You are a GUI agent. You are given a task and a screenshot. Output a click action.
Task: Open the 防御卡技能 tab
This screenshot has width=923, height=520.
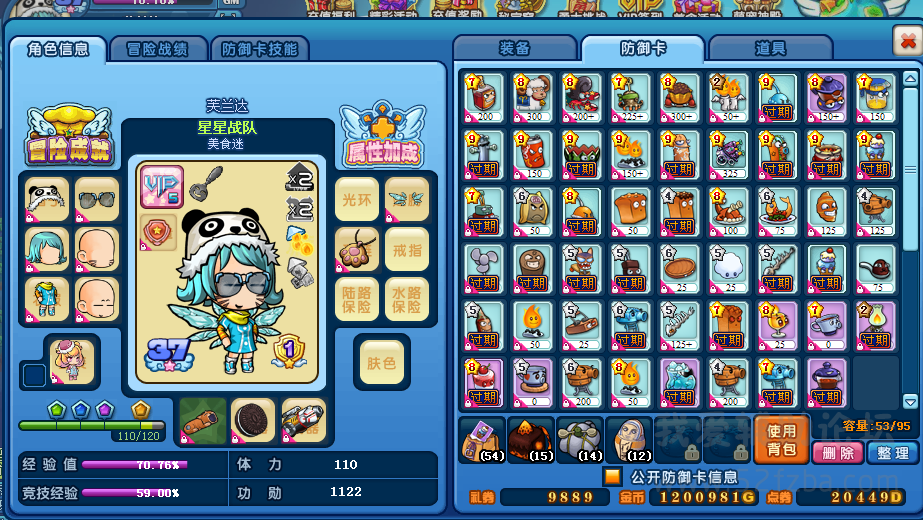(258, 49)
